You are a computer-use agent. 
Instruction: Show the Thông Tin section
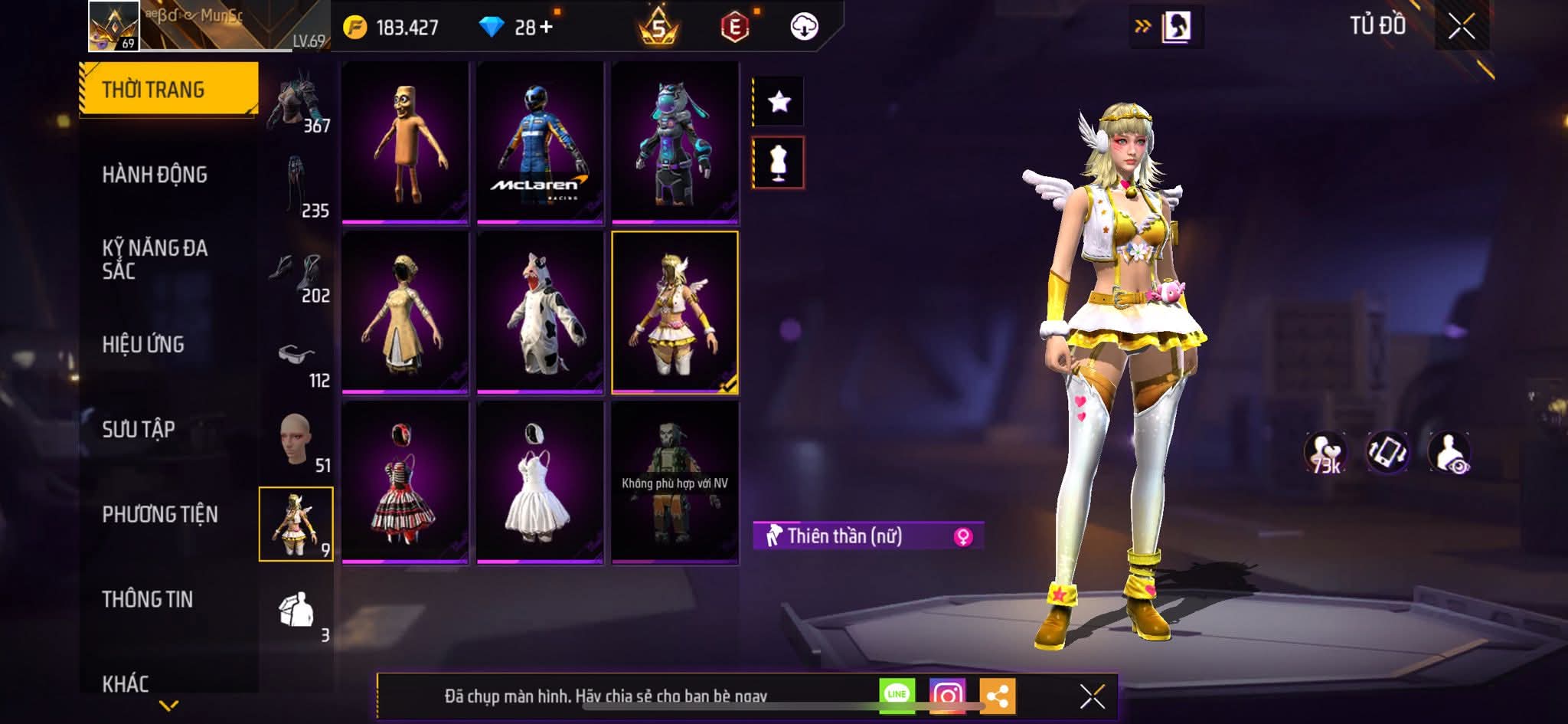[148, 599]
